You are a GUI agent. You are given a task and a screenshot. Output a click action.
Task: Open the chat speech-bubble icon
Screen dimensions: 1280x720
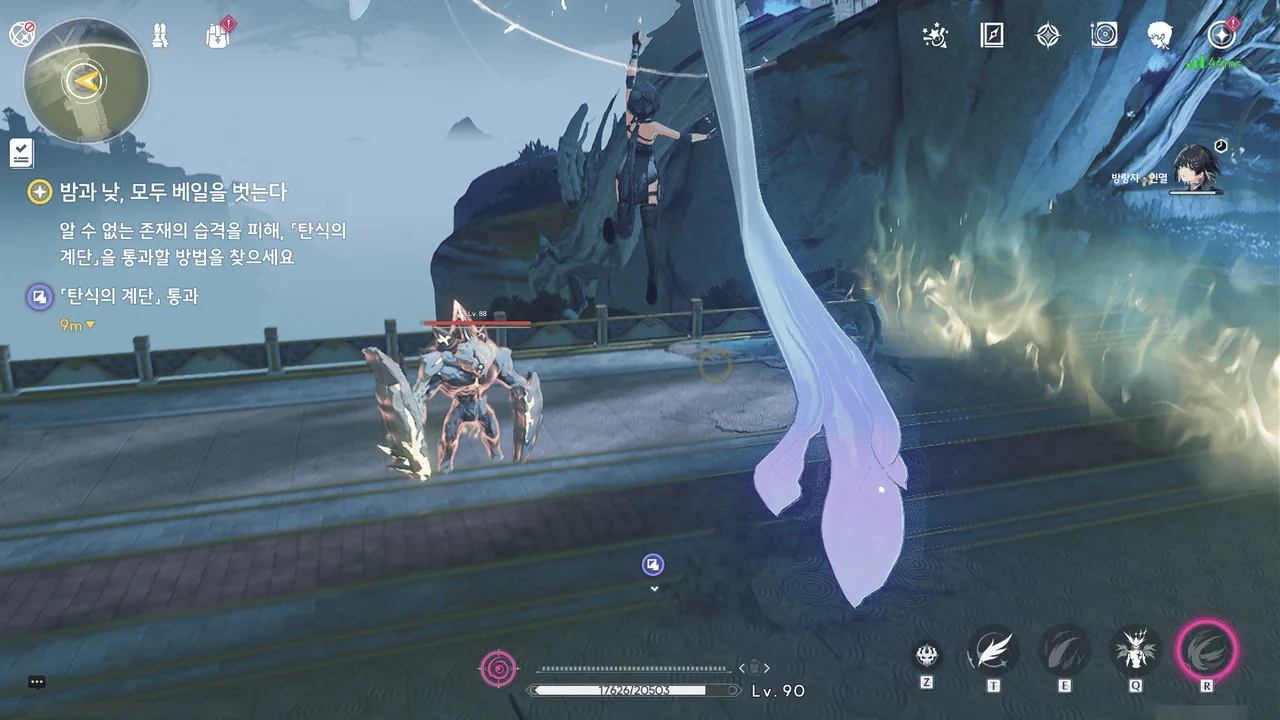(37, 682)
